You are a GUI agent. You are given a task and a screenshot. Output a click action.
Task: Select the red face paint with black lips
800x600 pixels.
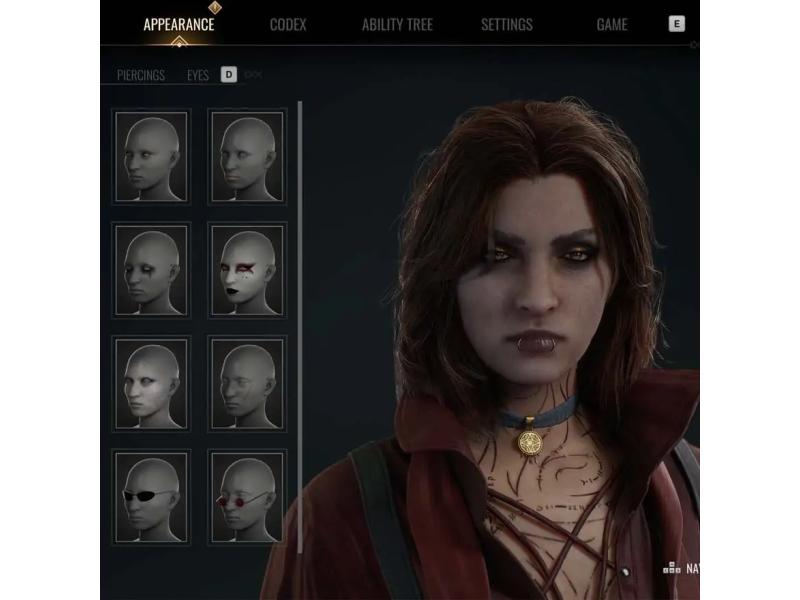tap(247, 269)
